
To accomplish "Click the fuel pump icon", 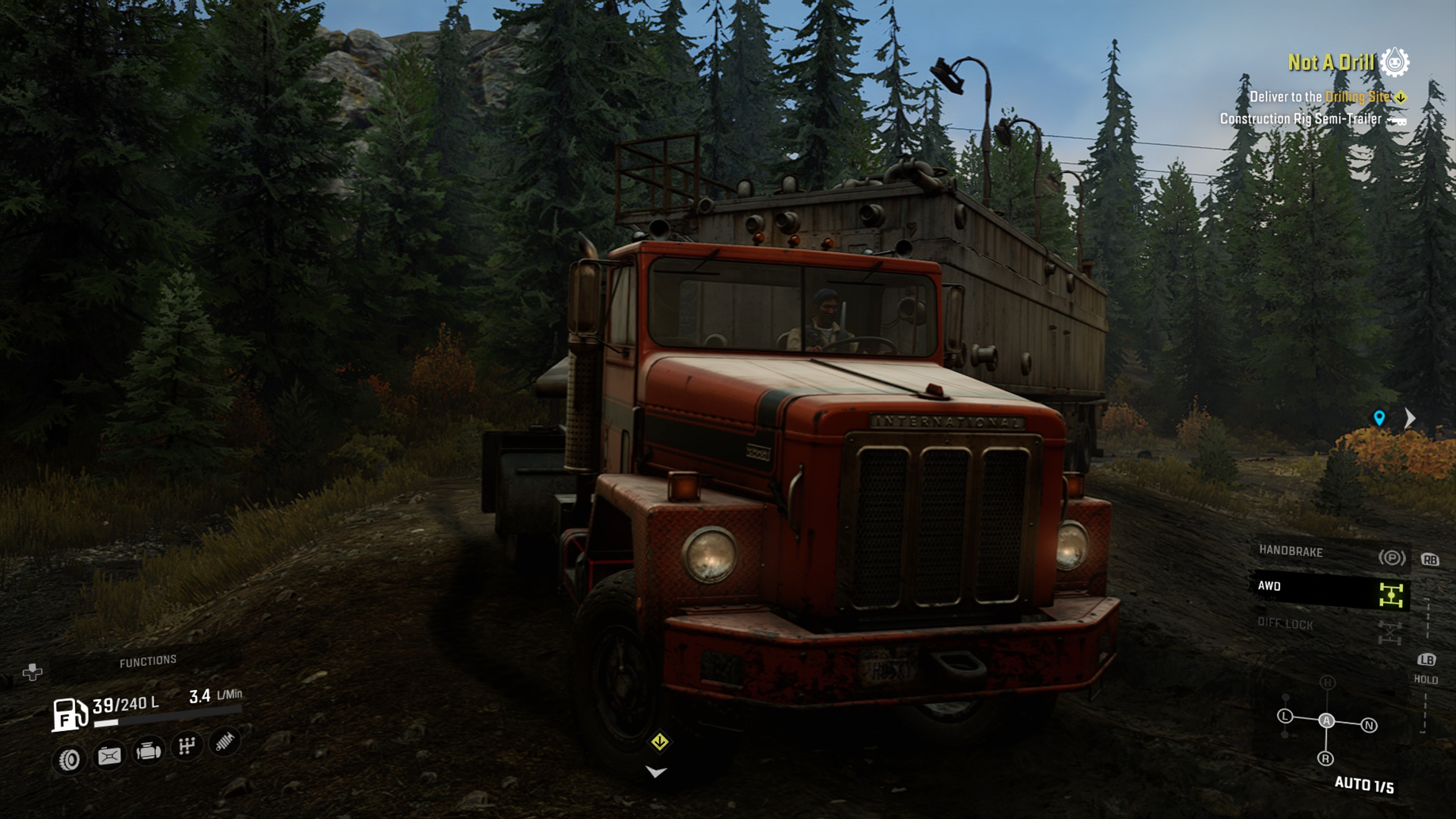I will (69, 714).
